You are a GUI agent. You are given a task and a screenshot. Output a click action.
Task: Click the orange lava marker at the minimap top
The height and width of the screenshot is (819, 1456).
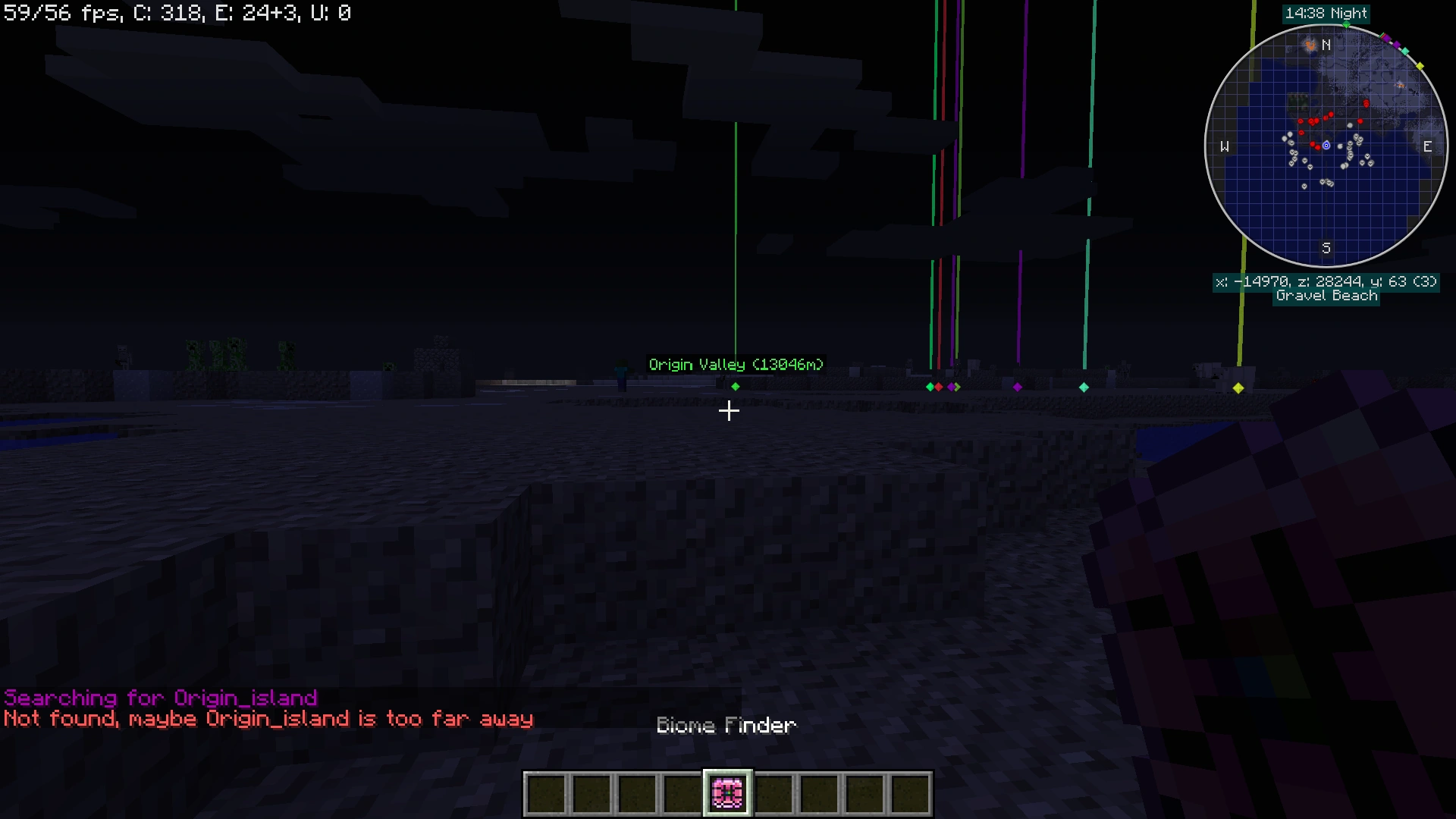coord(1311,45)
